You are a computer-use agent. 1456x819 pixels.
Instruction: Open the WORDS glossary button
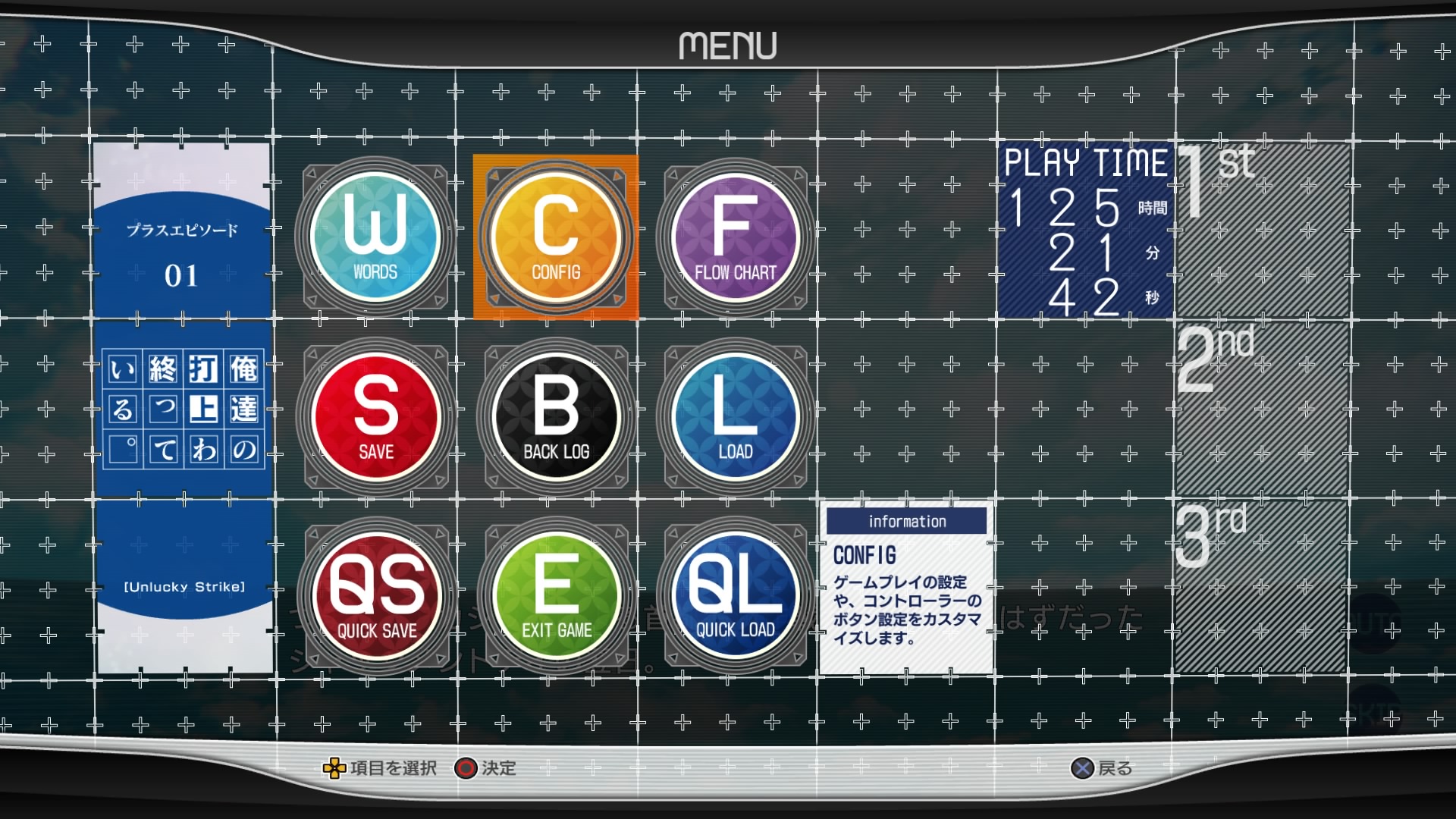pyautogui.click(x=375, y=237)
